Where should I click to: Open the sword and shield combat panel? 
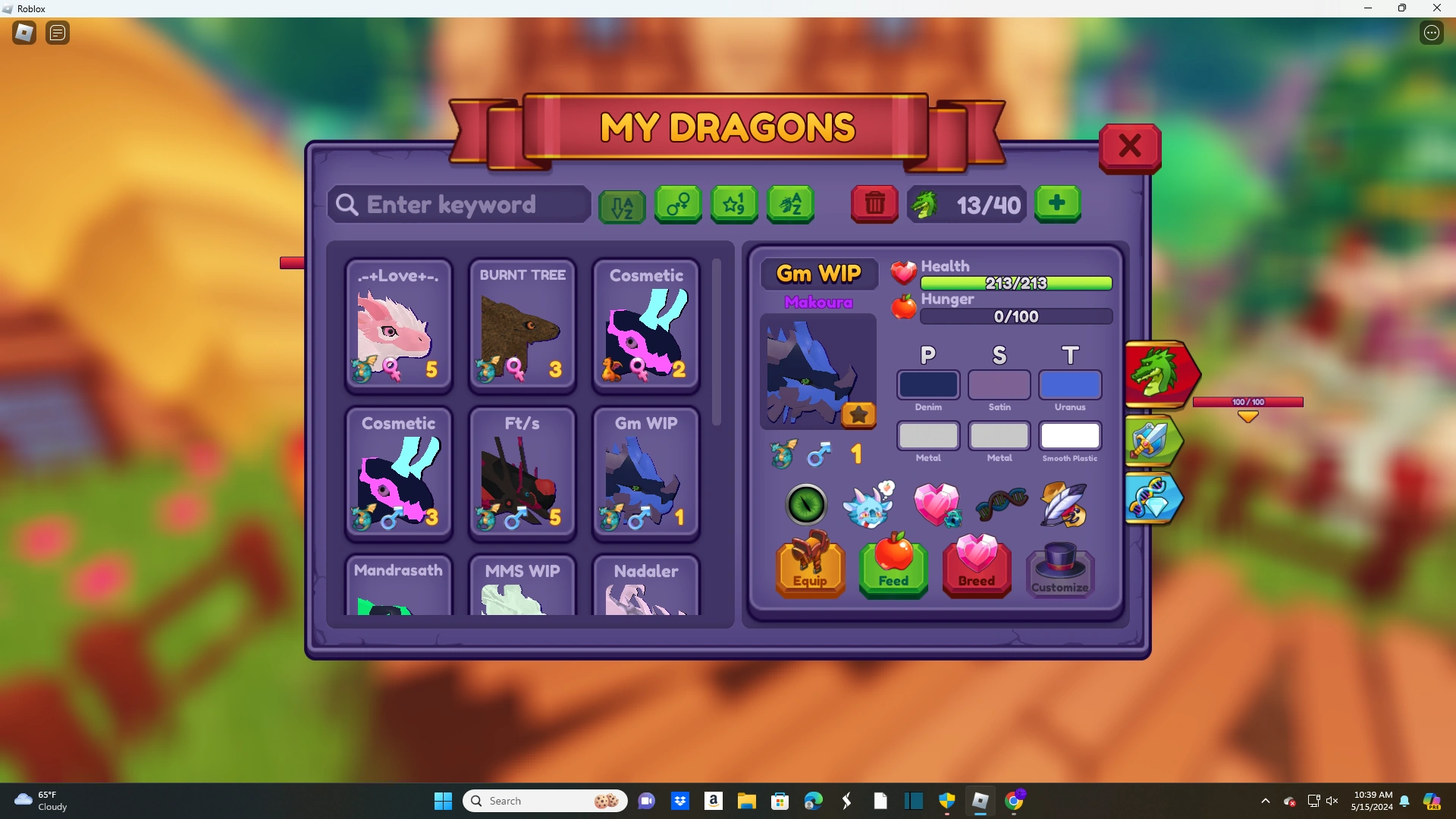coord(1153,441)
